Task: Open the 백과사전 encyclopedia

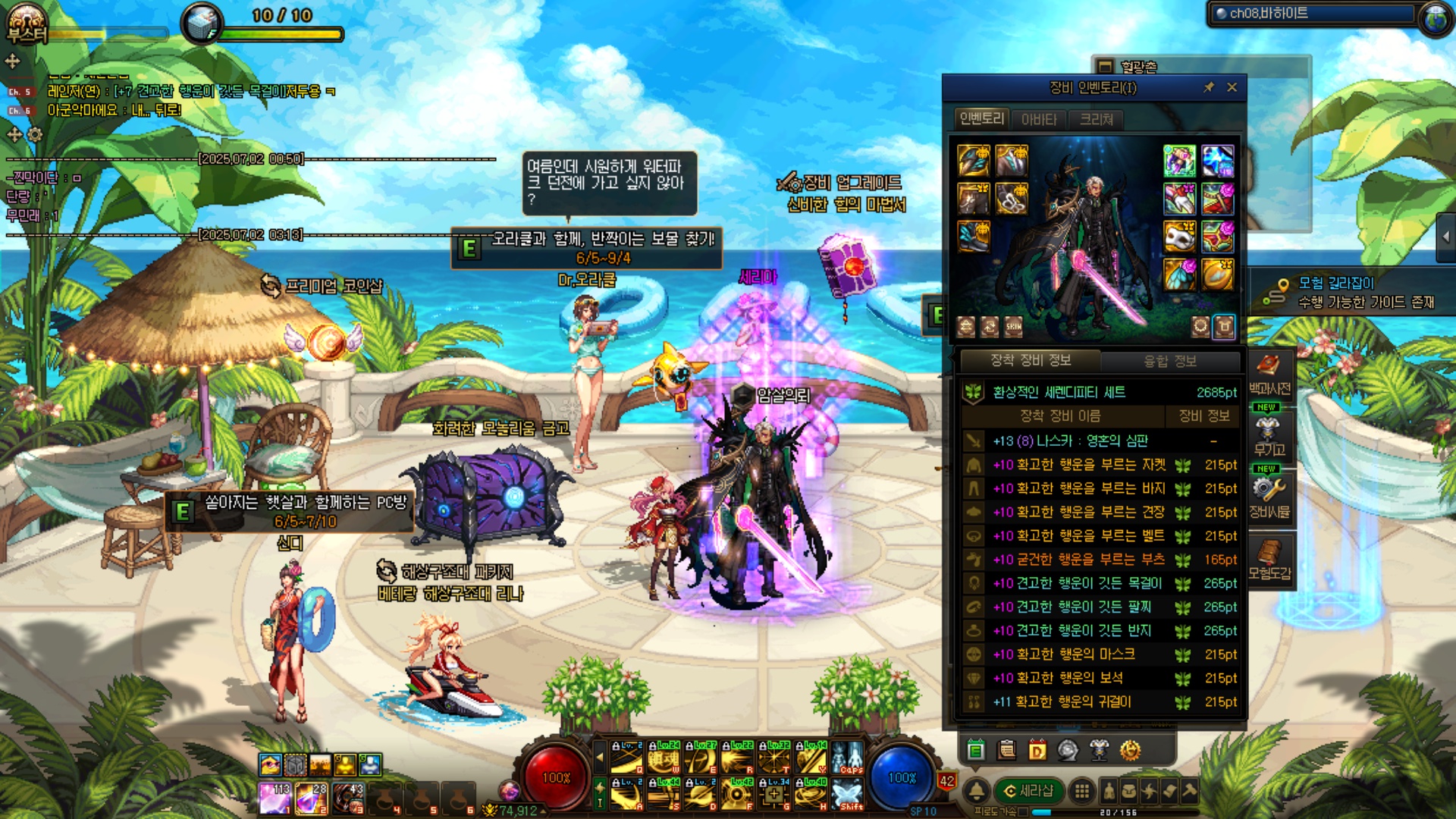Action: (x=1269, y=373)
